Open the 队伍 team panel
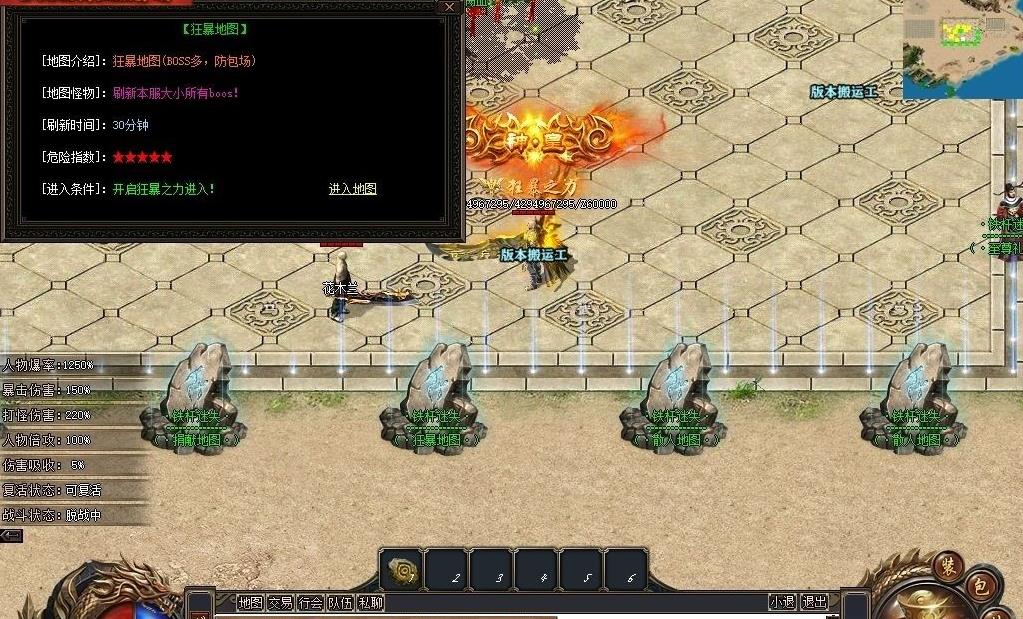The image size is (1023, 619). (x=341, y=602)
